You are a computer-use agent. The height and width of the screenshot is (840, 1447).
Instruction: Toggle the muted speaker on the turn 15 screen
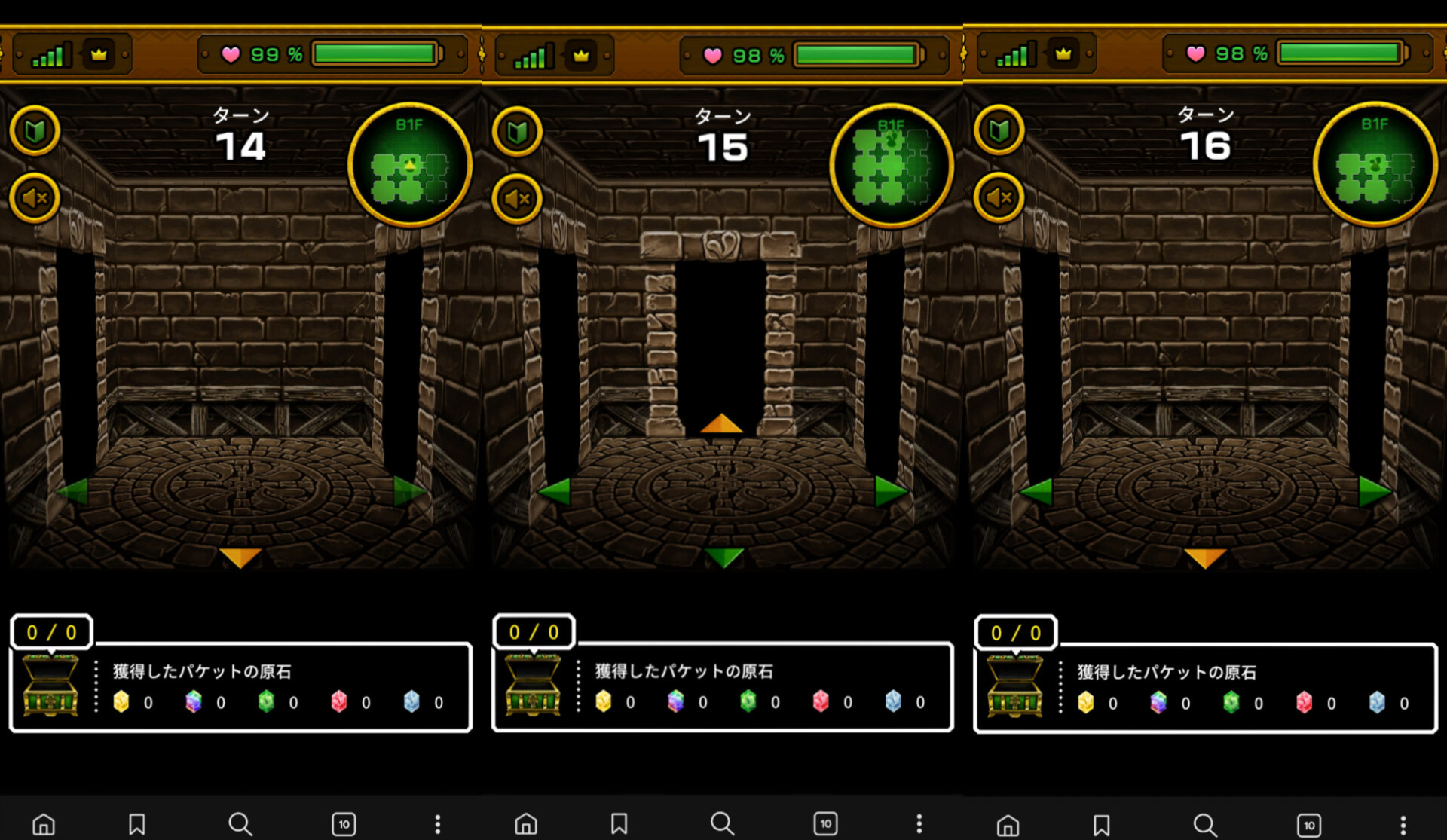517,199
